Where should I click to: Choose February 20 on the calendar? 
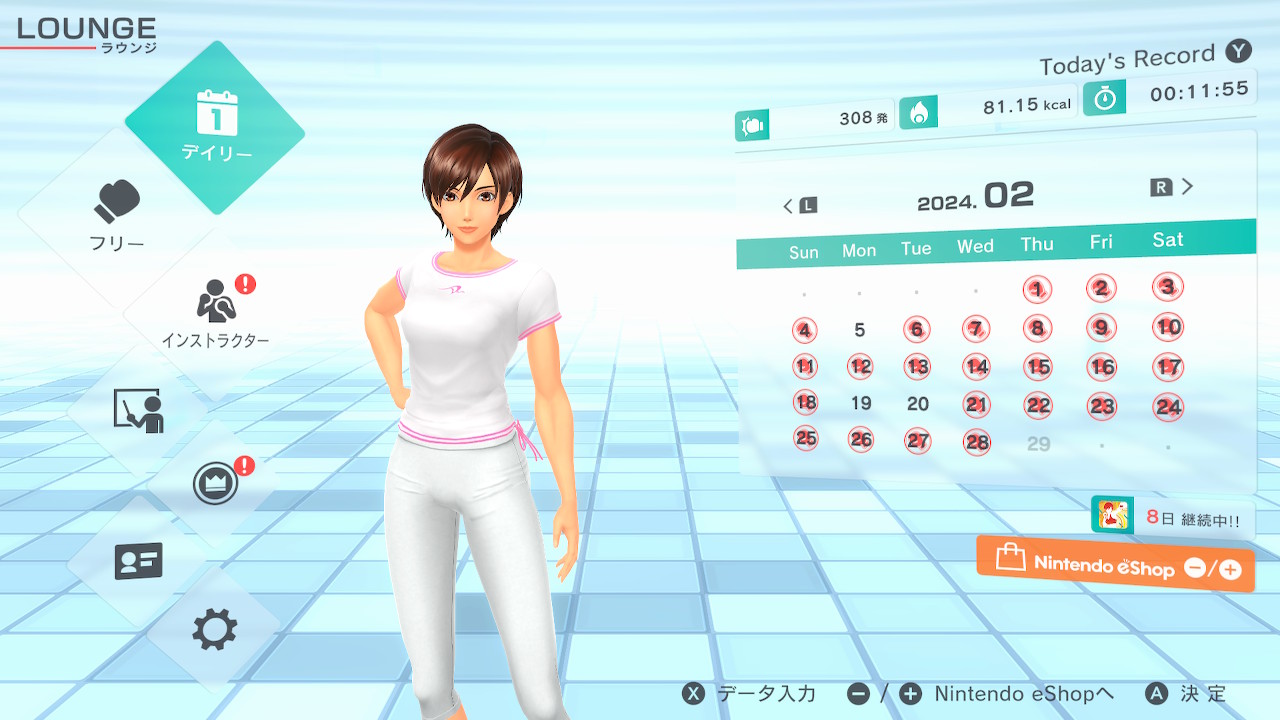click(918, 404)
